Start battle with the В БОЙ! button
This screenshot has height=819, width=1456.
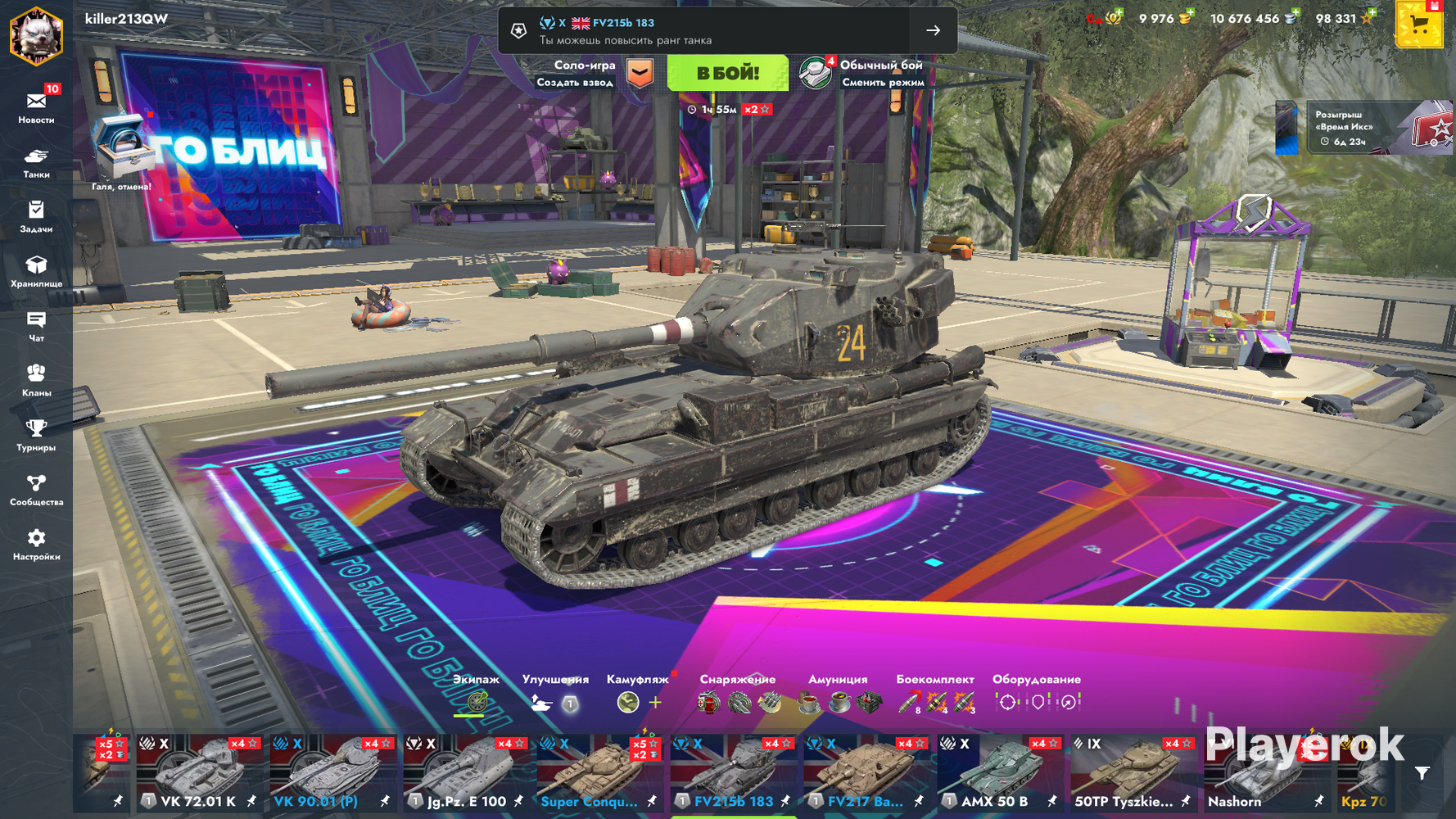pyautogui.click(x=727, y=74)
